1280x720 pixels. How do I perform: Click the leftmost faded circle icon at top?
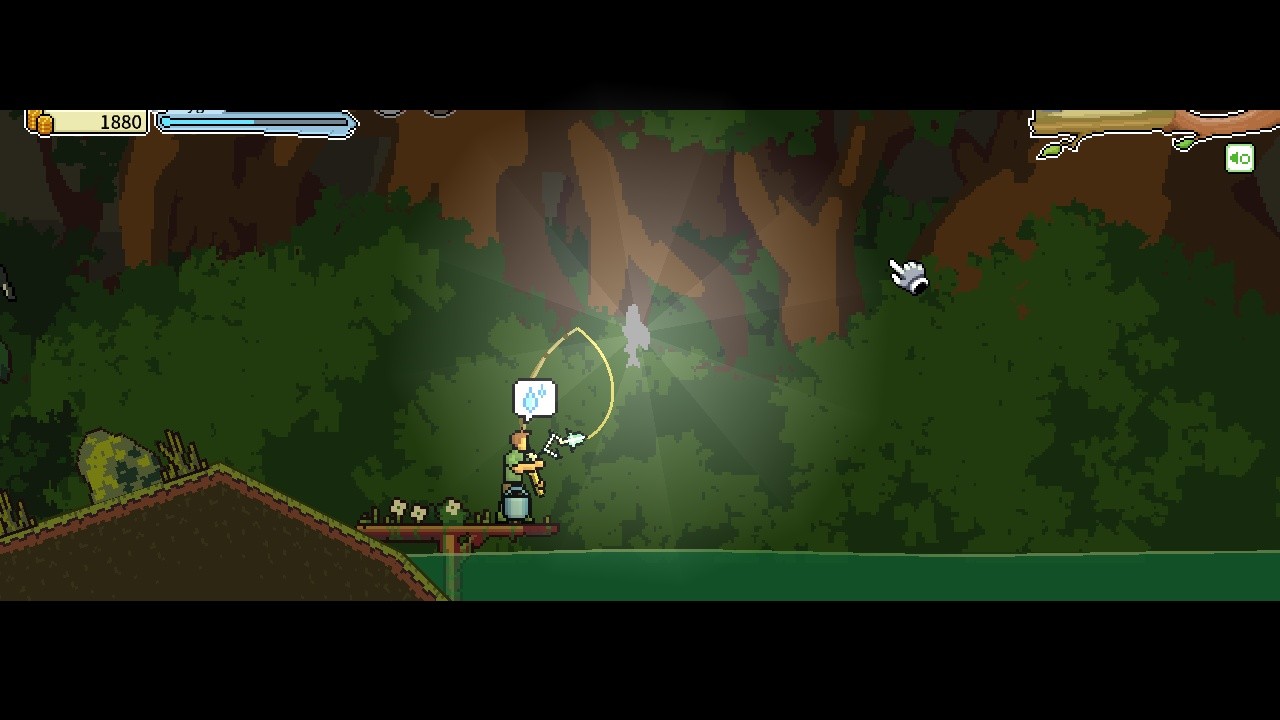pyautogui.click(x=390, y=111)
